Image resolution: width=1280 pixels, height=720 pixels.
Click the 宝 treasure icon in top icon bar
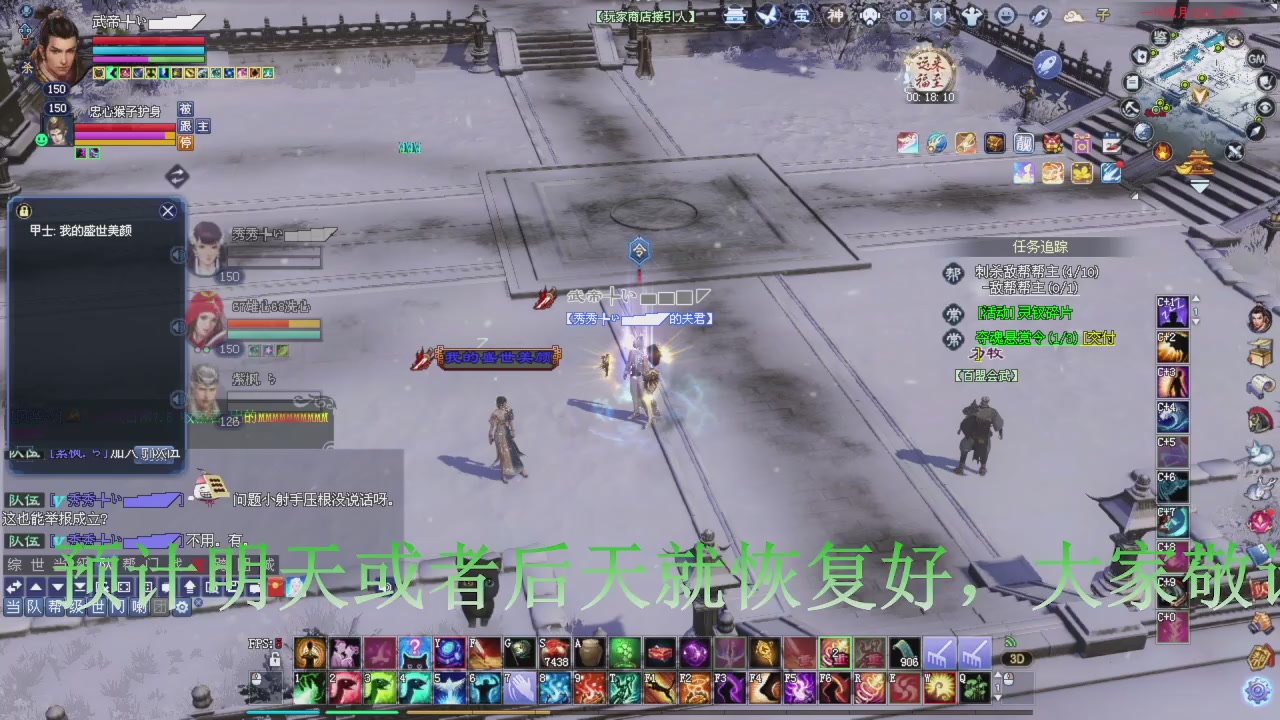click(x=800, y=16)
